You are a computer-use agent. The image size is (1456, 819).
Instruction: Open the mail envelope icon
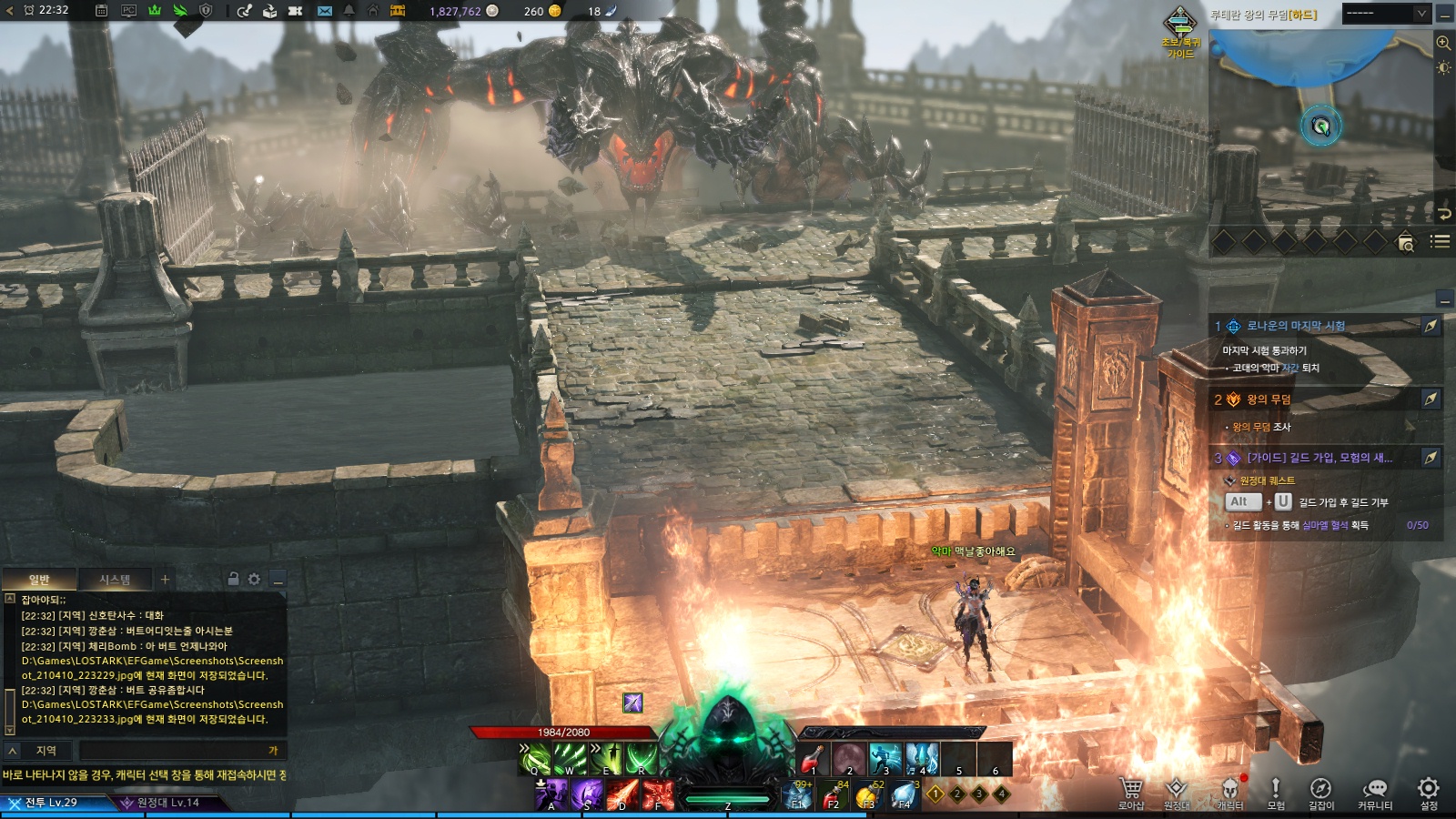click(325, 11)
